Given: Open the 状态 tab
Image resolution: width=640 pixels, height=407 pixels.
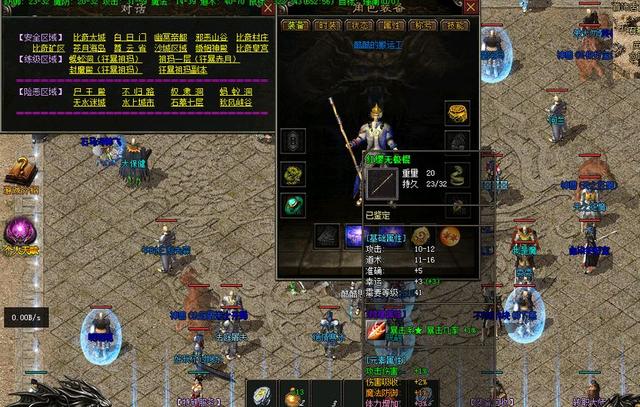Looking at the screenshot, I should pos(361,27).
